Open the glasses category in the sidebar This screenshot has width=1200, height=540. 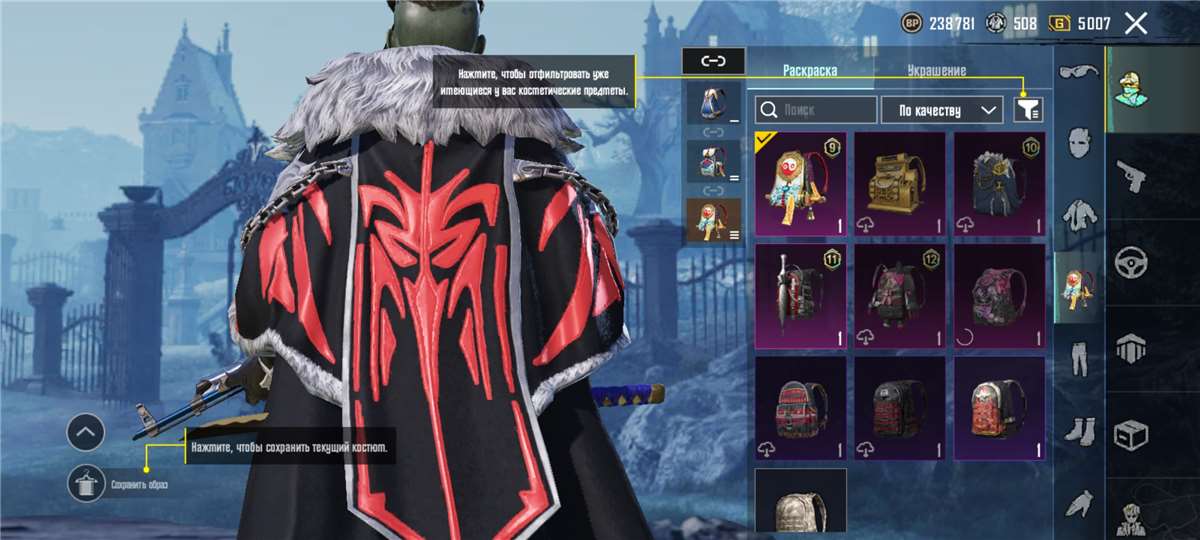[x=1079, y=72]
